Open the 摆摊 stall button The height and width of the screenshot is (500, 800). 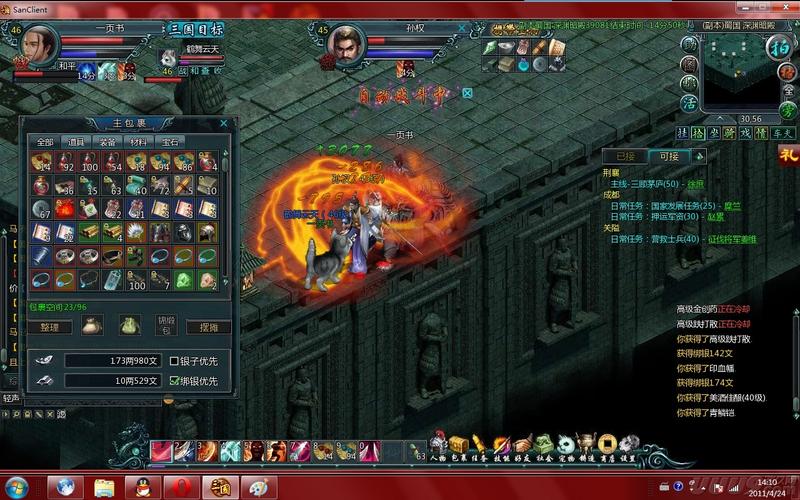(x=208, y=327)
